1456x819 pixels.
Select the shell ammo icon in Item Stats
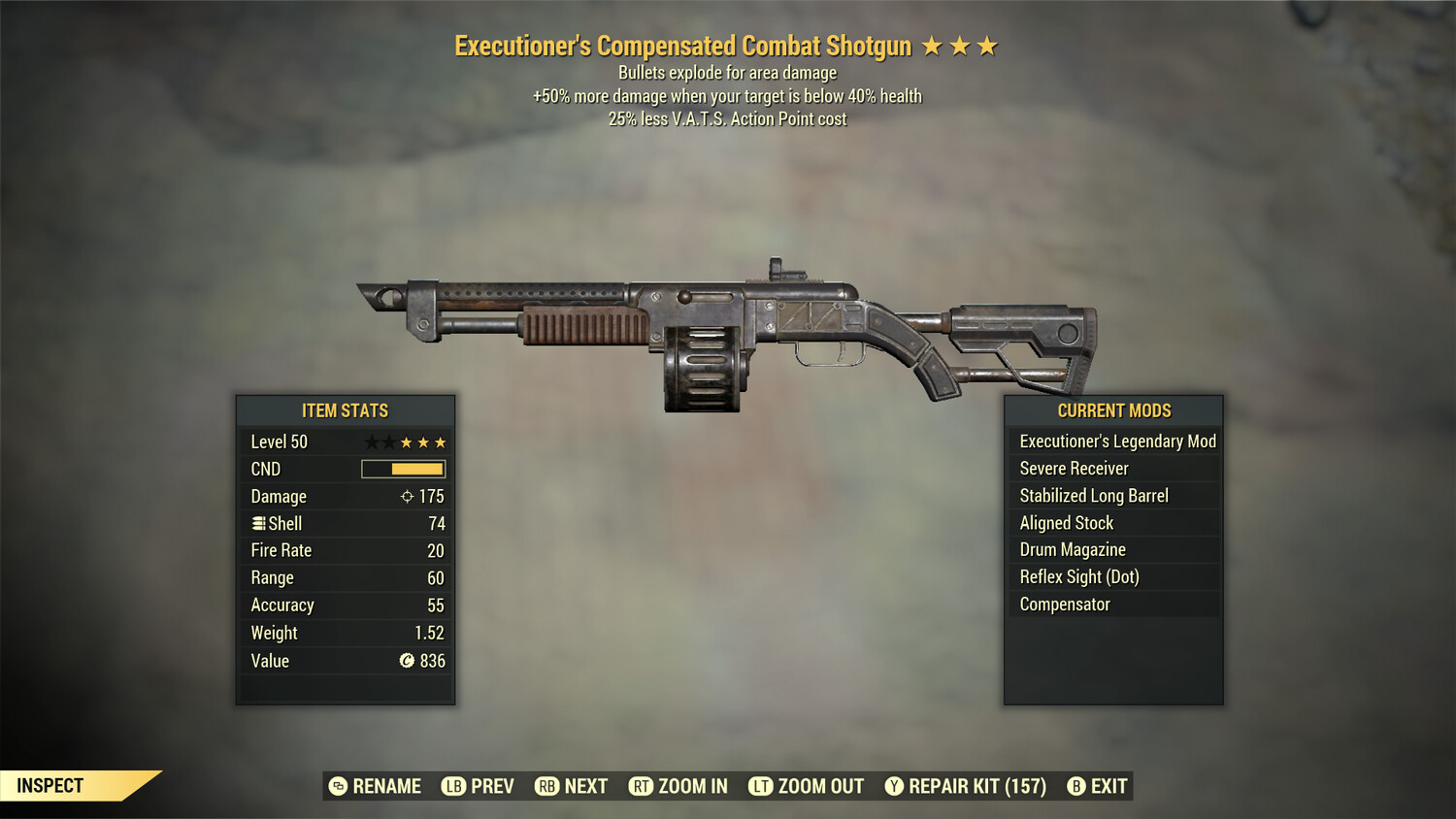point(257,523)
